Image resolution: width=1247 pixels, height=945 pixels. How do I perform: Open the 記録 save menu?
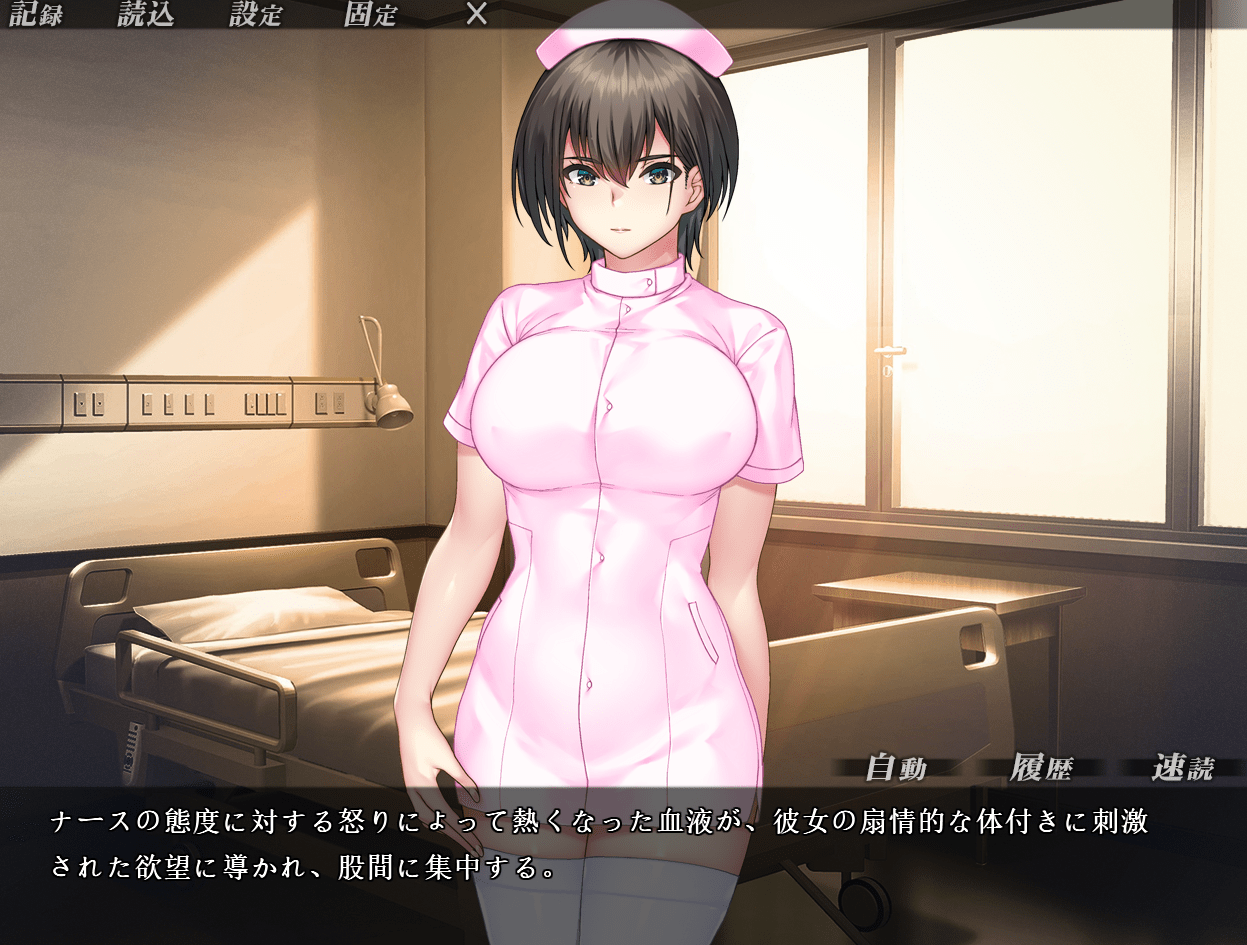point(36,15)
